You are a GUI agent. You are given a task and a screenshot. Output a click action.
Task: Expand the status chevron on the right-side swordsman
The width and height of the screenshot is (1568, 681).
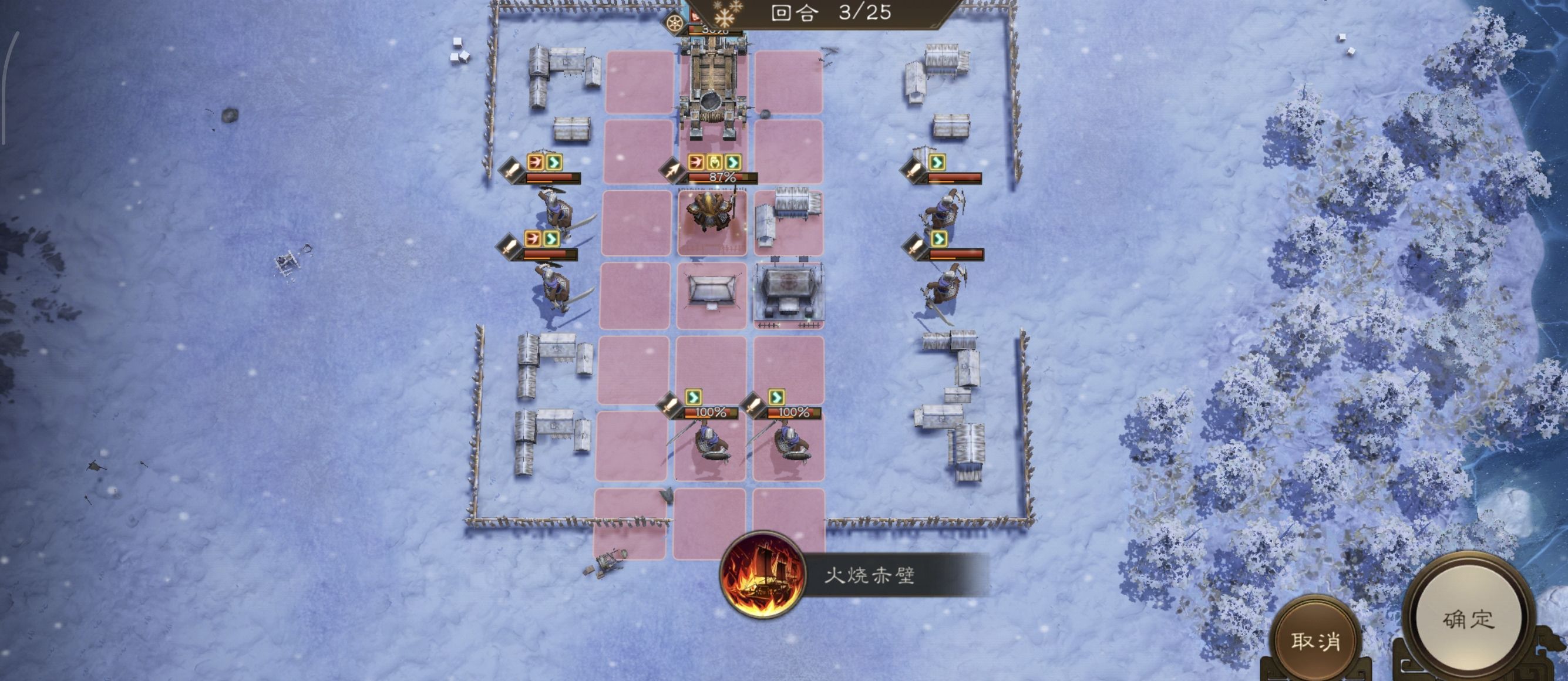940,239
